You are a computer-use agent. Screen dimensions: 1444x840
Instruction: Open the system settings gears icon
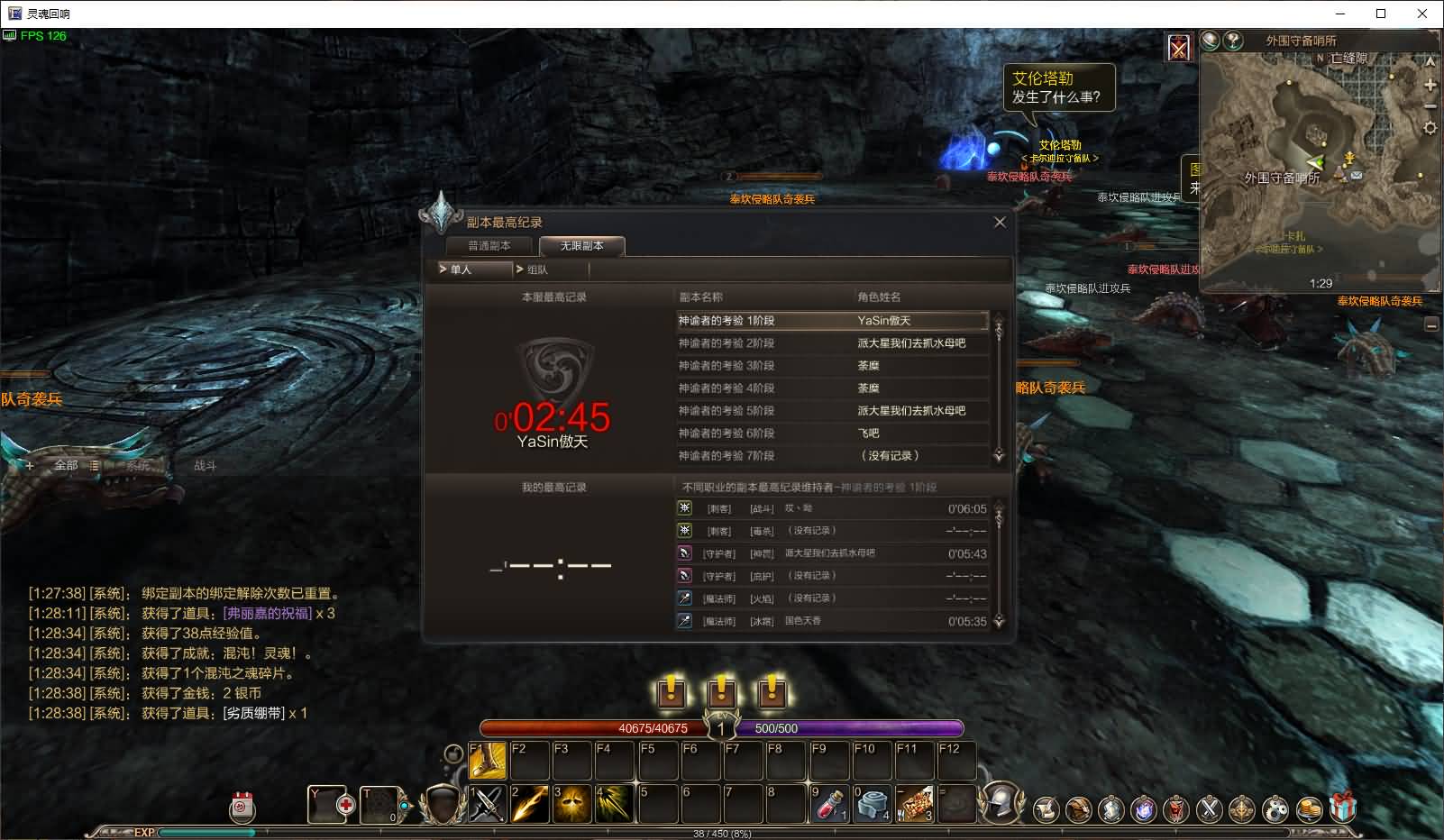(x=1275, y=810)
